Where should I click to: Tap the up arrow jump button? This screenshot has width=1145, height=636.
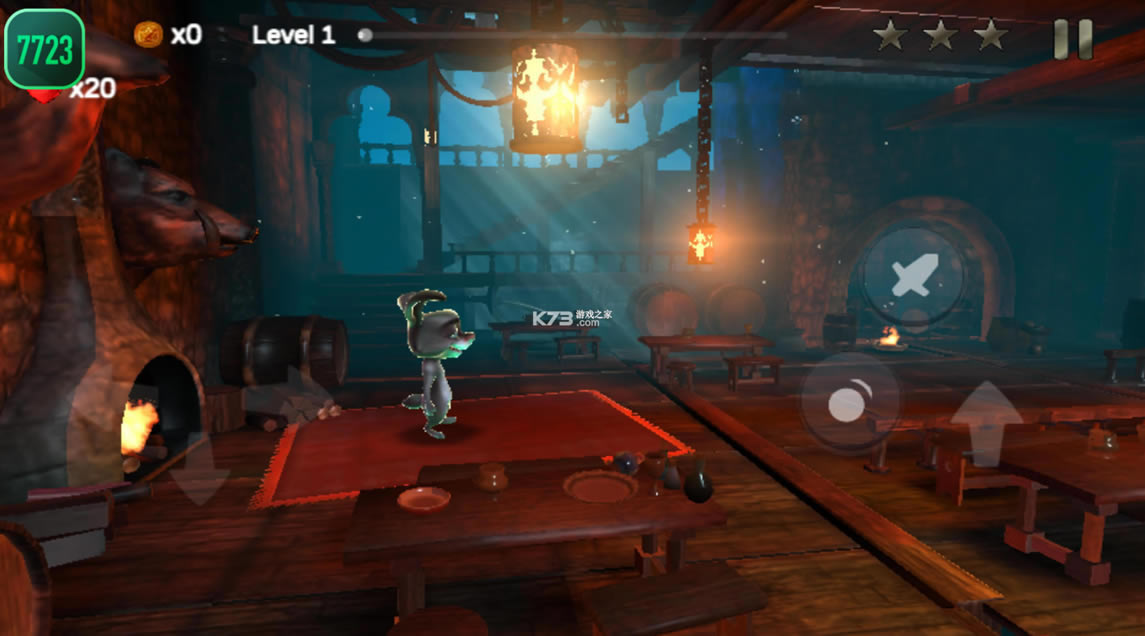point(986,423)
